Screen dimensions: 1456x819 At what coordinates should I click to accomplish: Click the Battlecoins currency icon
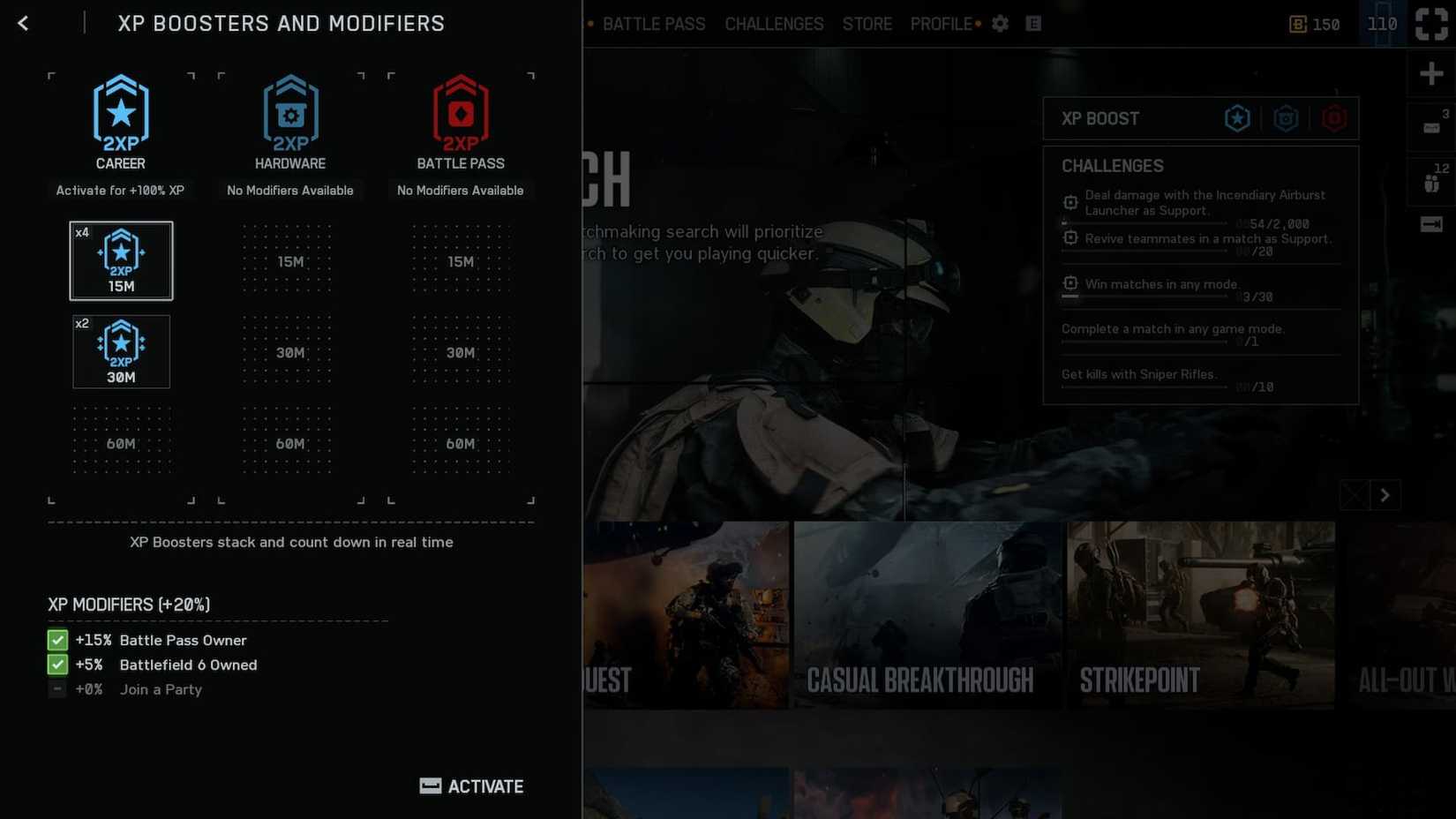(1297, 24)
